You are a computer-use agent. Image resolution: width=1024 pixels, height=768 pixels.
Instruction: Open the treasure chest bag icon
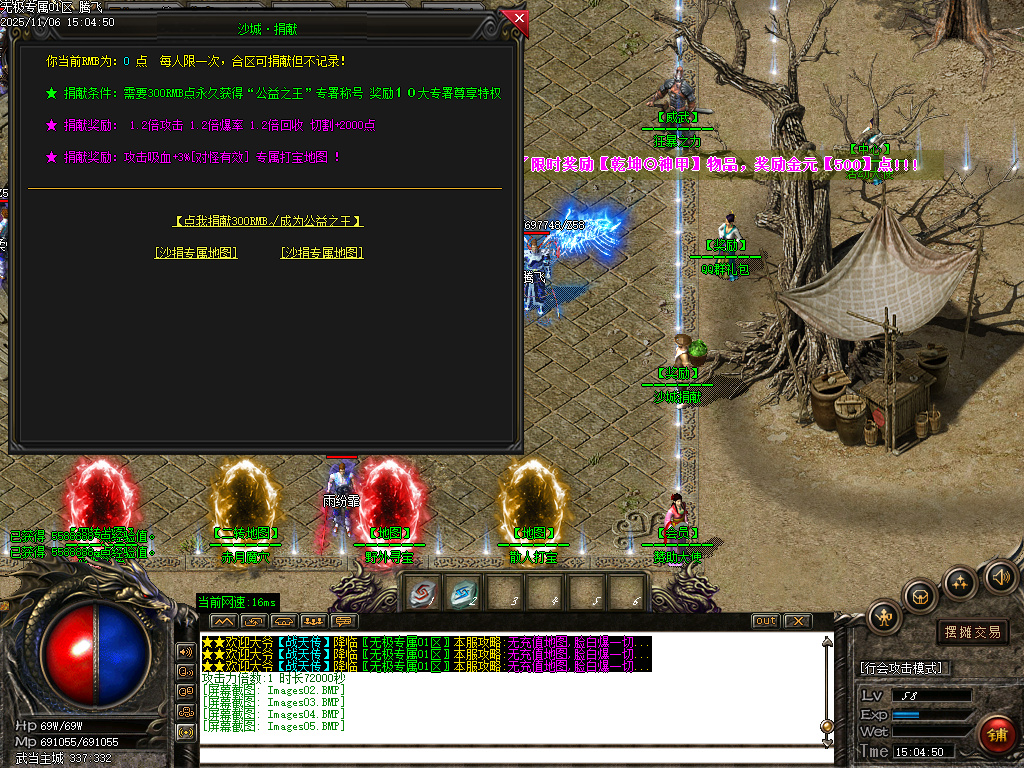(x=920, y=597)
